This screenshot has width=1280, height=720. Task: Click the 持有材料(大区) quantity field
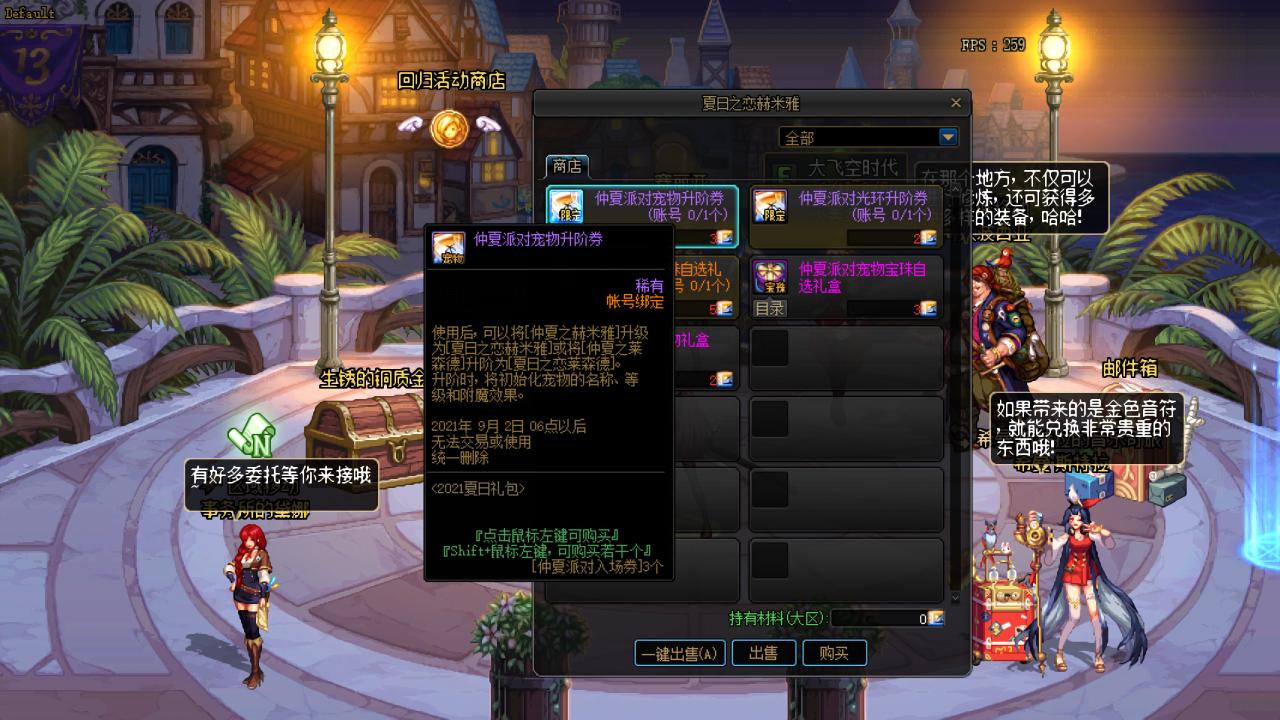click(880, 618)
